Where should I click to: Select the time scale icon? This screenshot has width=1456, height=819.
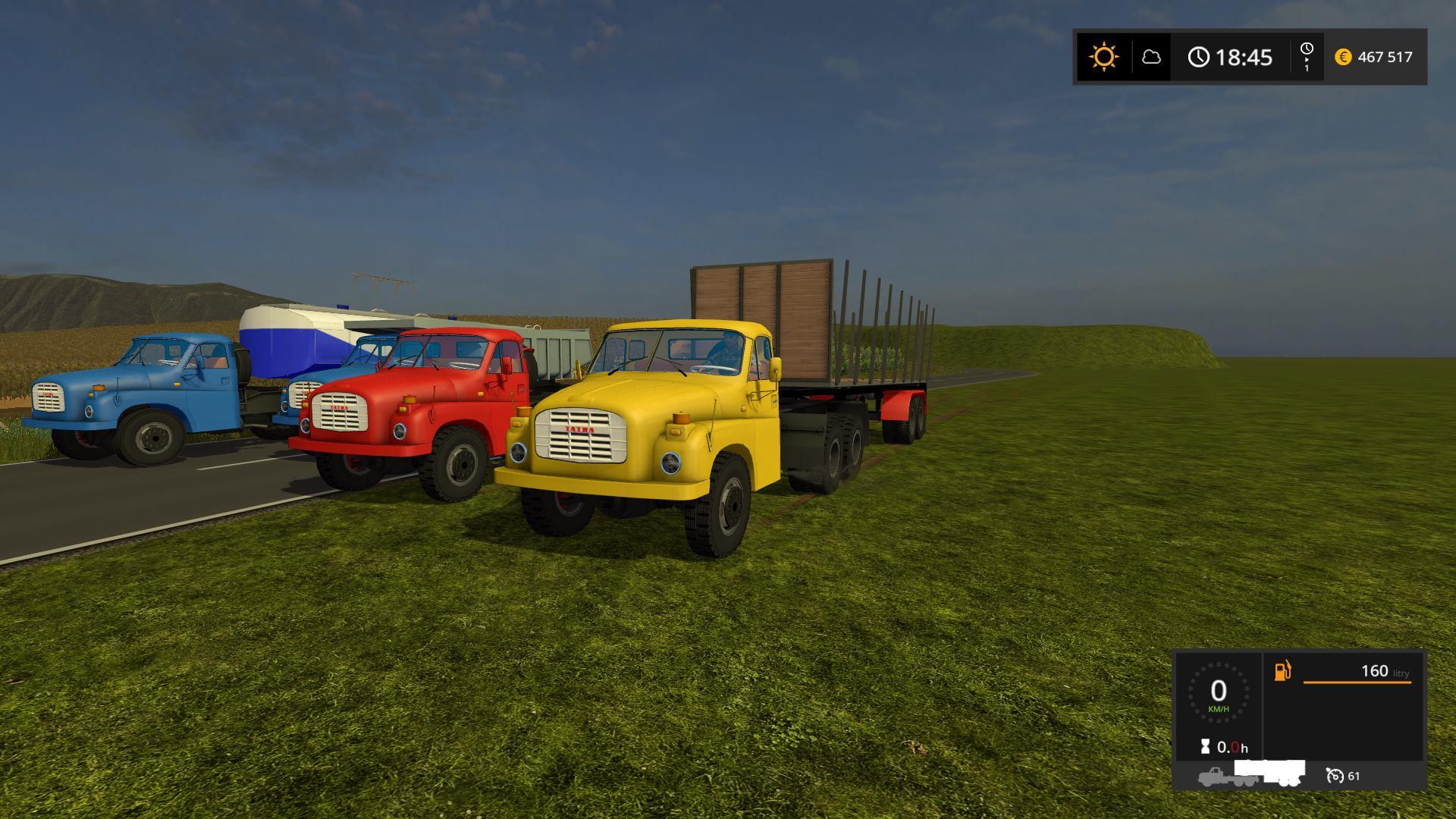(x=1306, y=57)
